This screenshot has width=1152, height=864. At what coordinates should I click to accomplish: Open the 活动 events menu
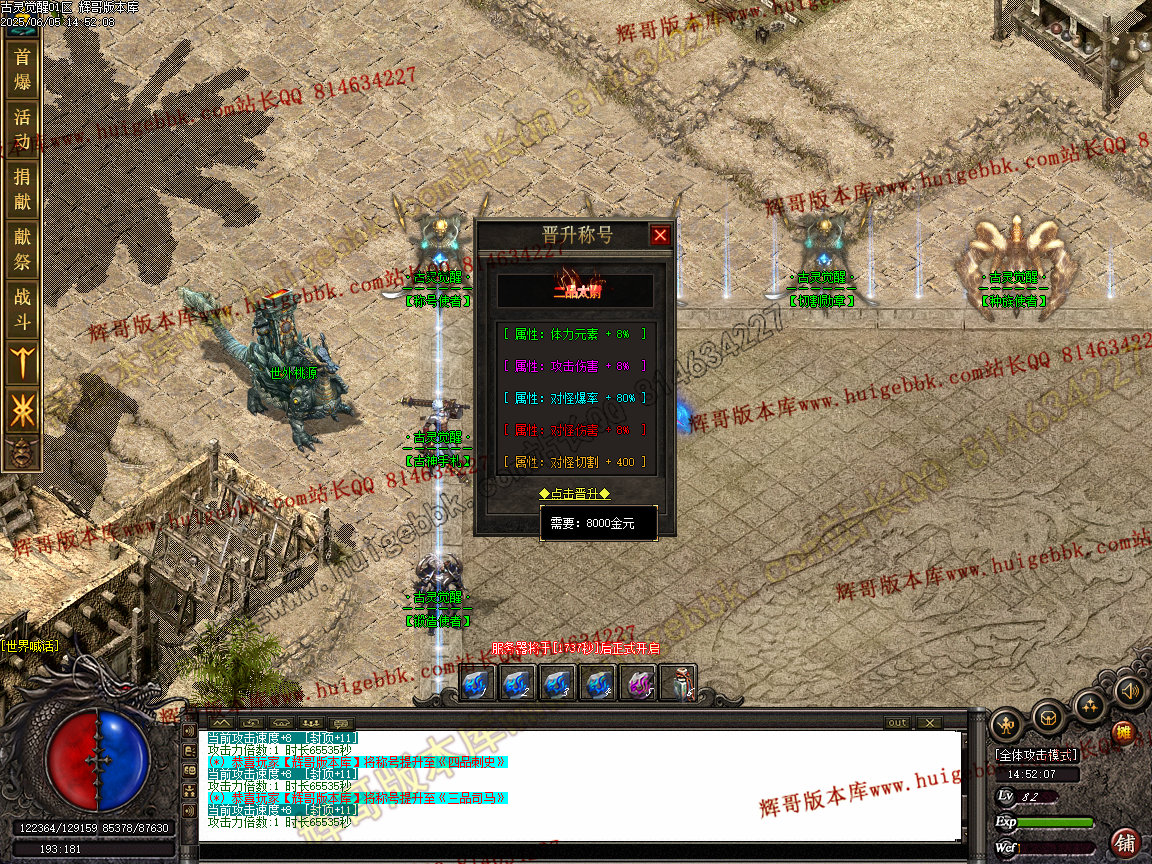point(22,129)
